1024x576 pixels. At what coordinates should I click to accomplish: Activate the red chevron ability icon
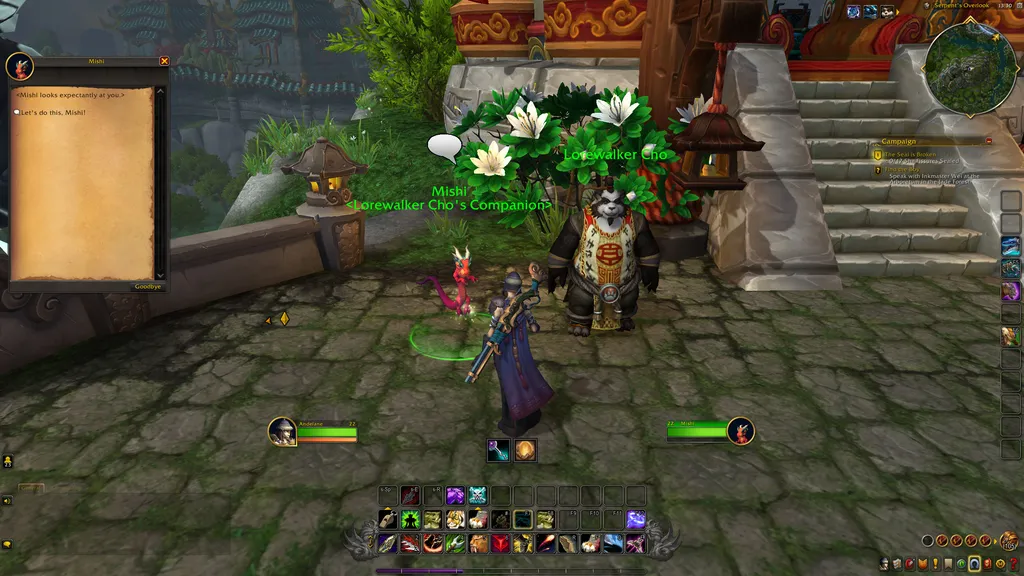pos(500,543)
